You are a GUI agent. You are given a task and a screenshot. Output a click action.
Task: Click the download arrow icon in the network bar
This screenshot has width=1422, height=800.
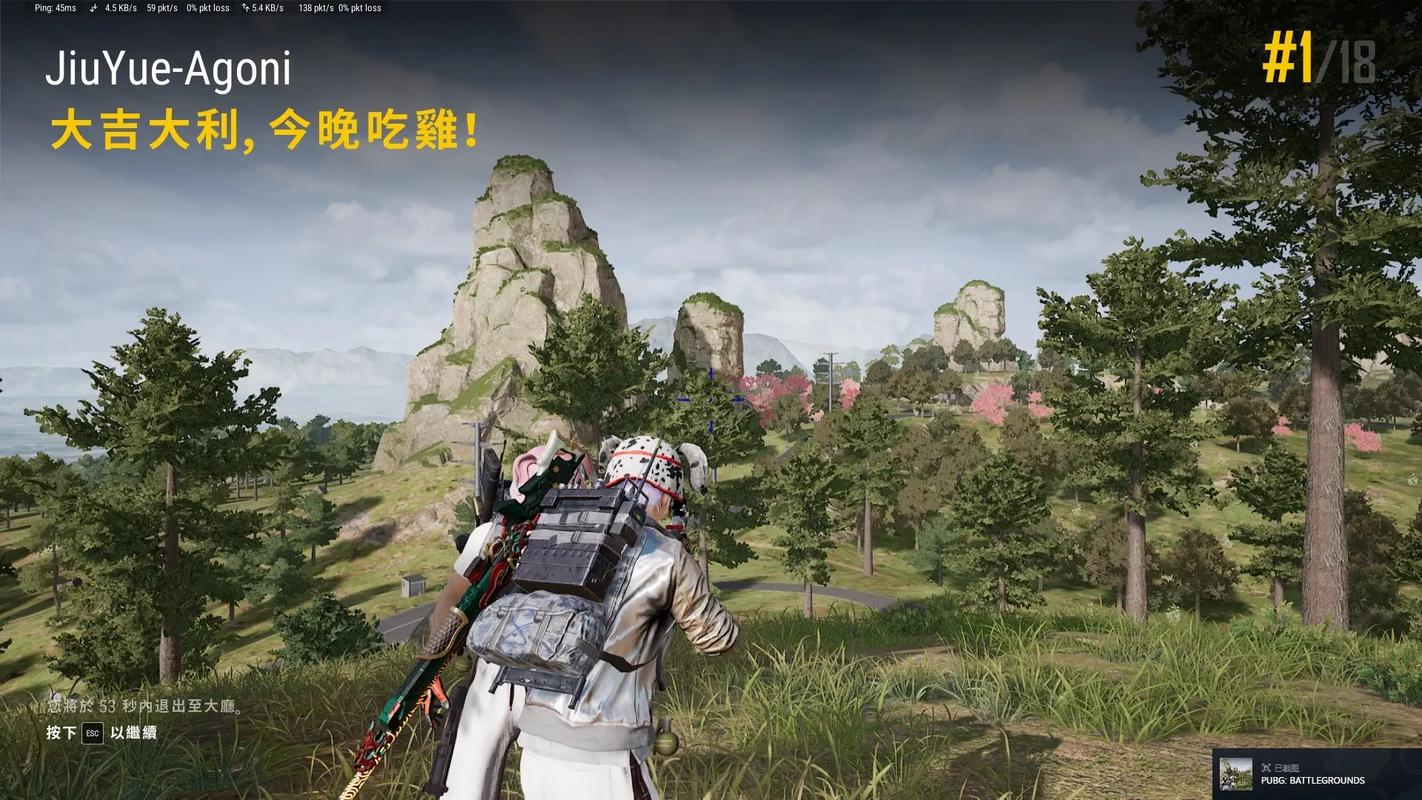click(x=93, y=8)
